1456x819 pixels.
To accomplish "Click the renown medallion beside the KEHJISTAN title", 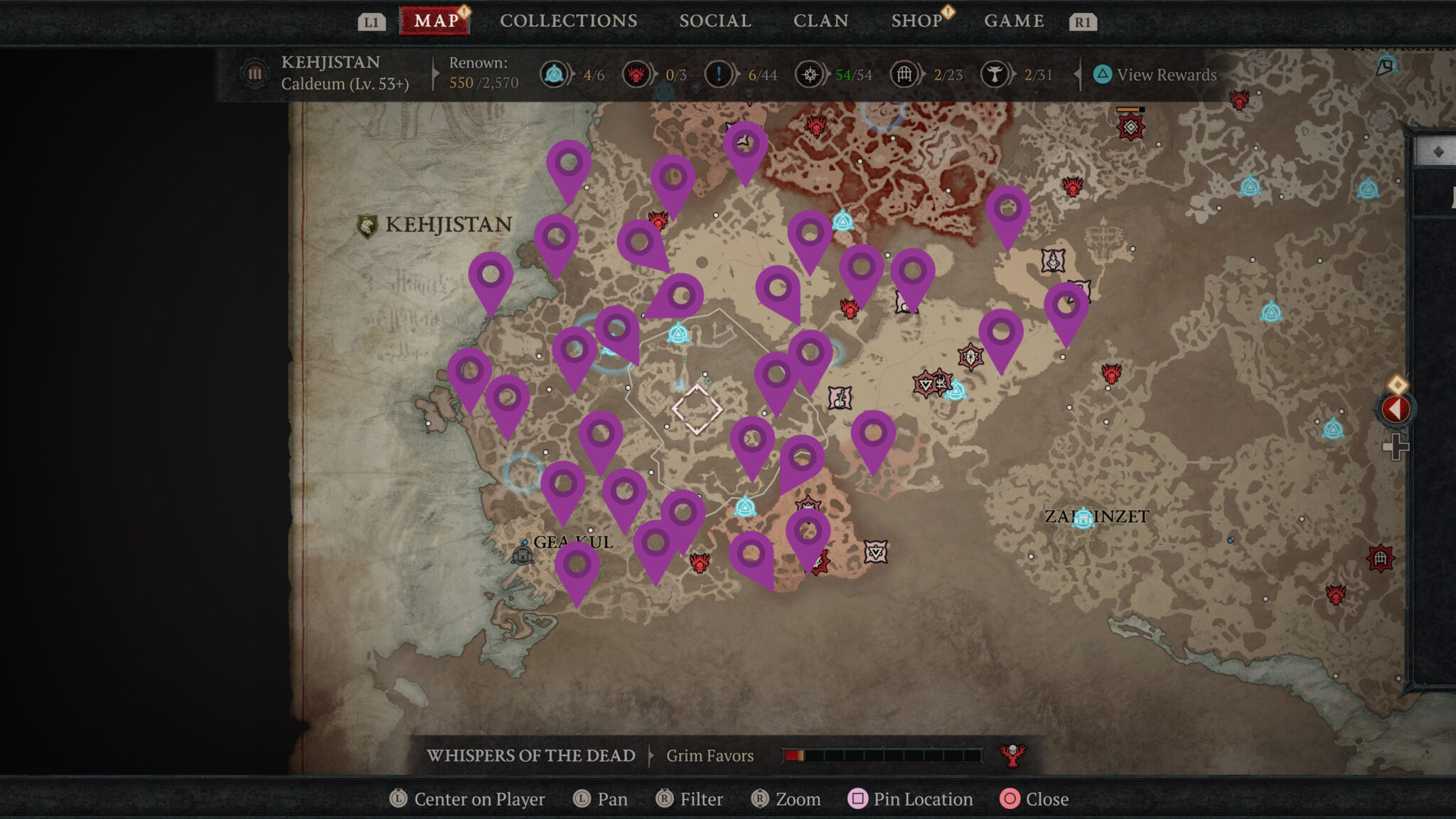I will [254, 73].
